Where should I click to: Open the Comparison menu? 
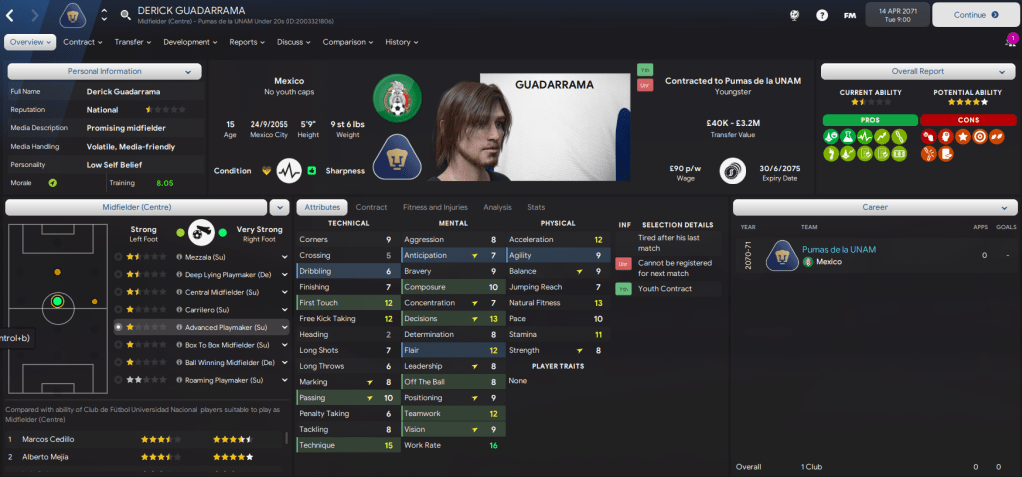pos(347,42)
